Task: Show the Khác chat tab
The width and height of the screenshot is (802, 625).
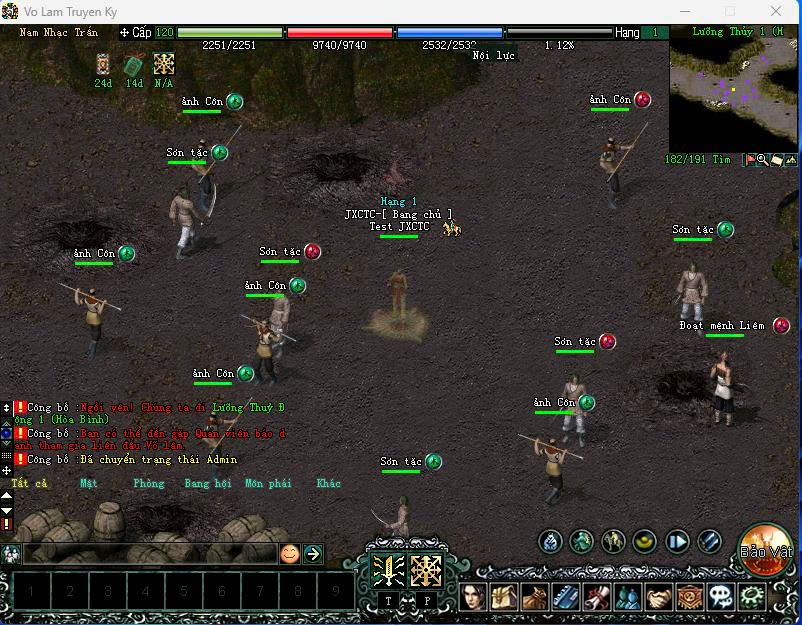Action: click(x=329, y=484)
